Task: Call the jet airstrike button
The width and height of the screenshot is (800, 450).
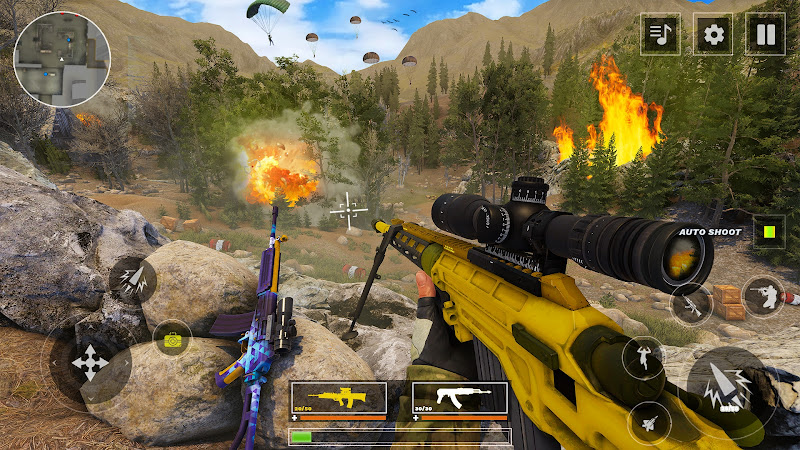Action: 649,421
